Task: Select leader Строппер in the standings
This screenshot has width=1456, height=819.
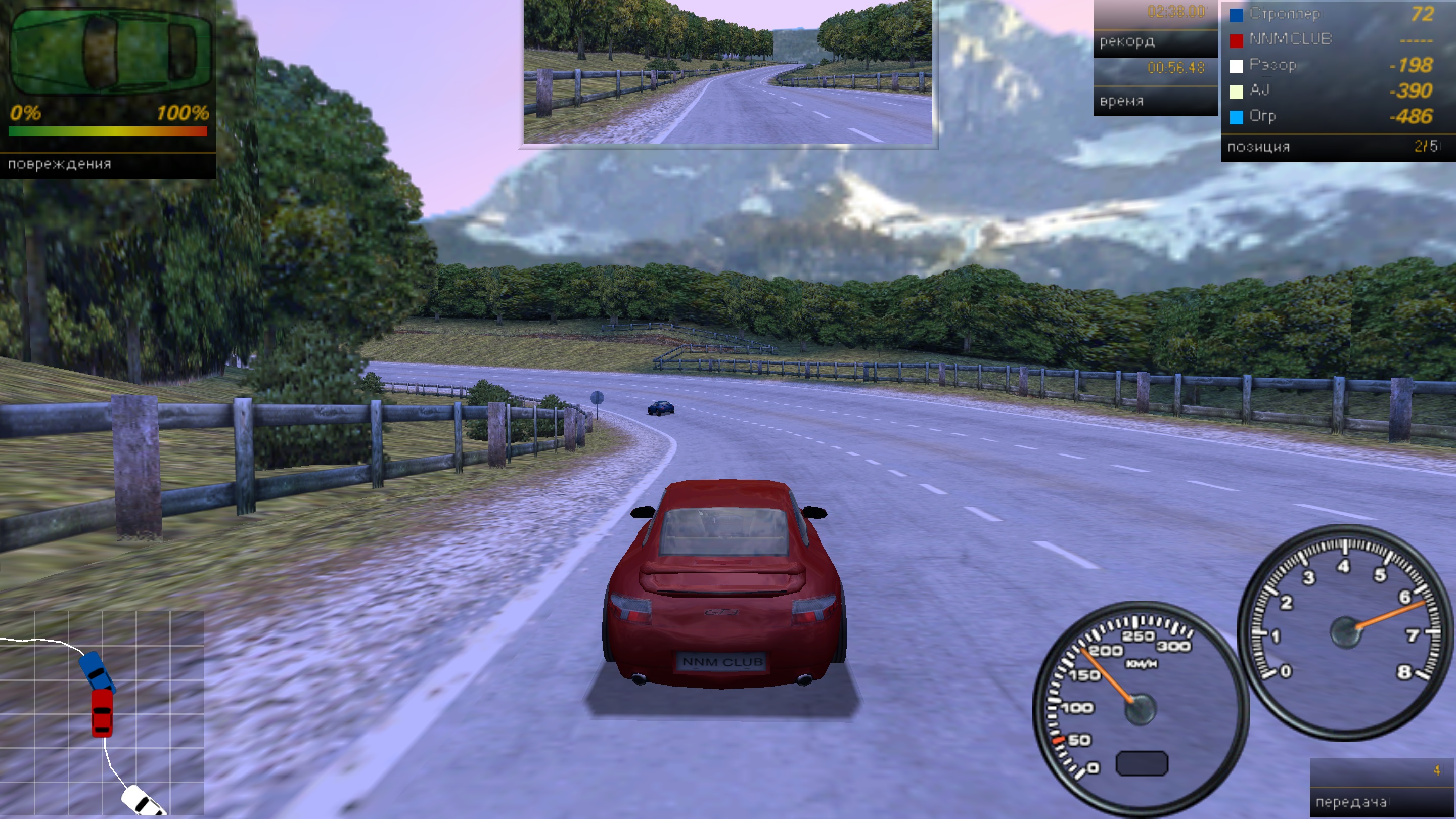Action: [x=1332, y=14]
